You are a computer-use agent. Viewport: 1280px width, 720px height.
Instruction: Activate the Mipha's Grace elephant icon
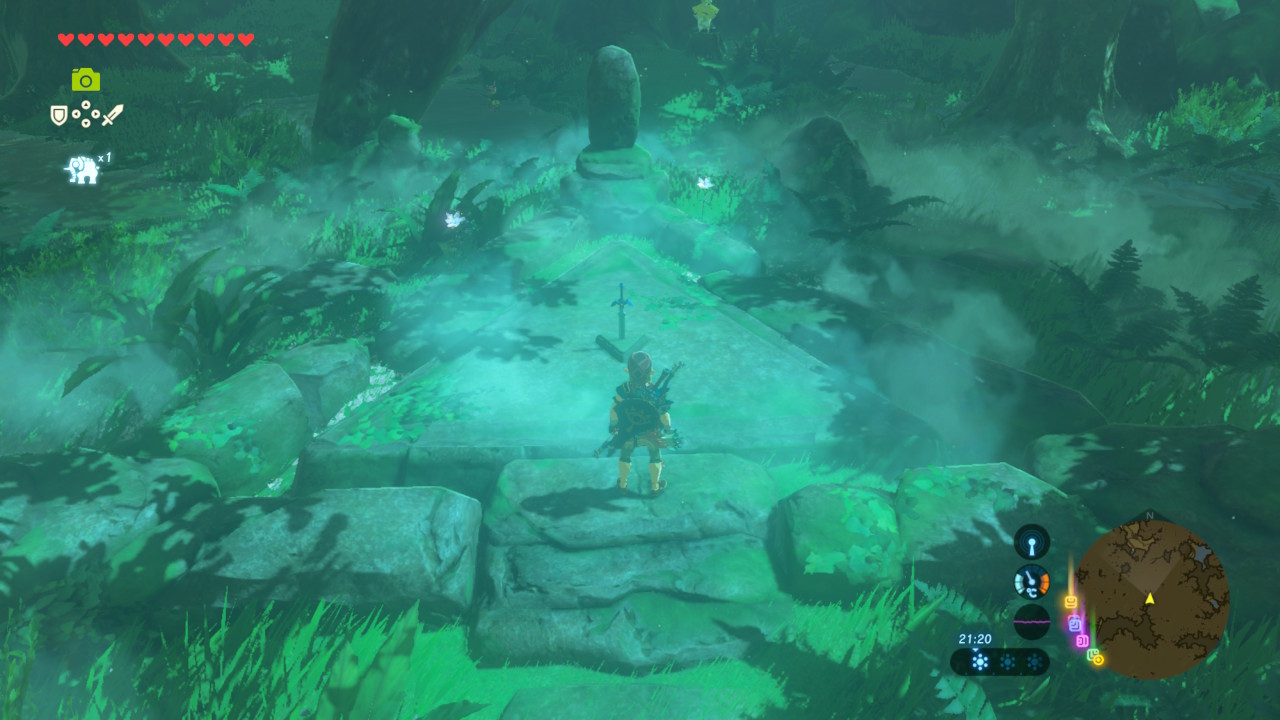(82, 169)
